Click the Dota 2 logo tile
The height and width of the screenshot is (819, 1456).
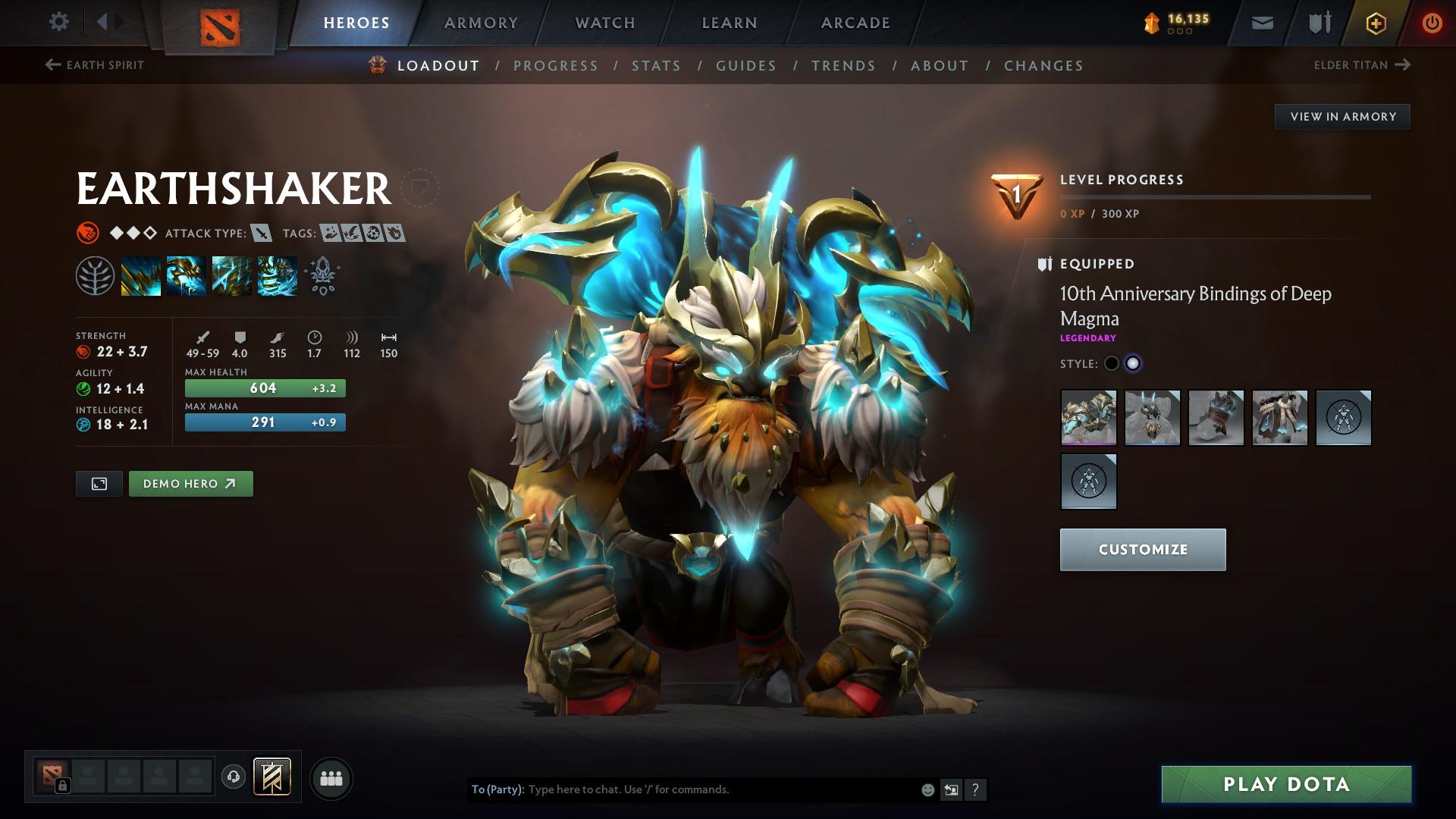(x=221, y=25)
